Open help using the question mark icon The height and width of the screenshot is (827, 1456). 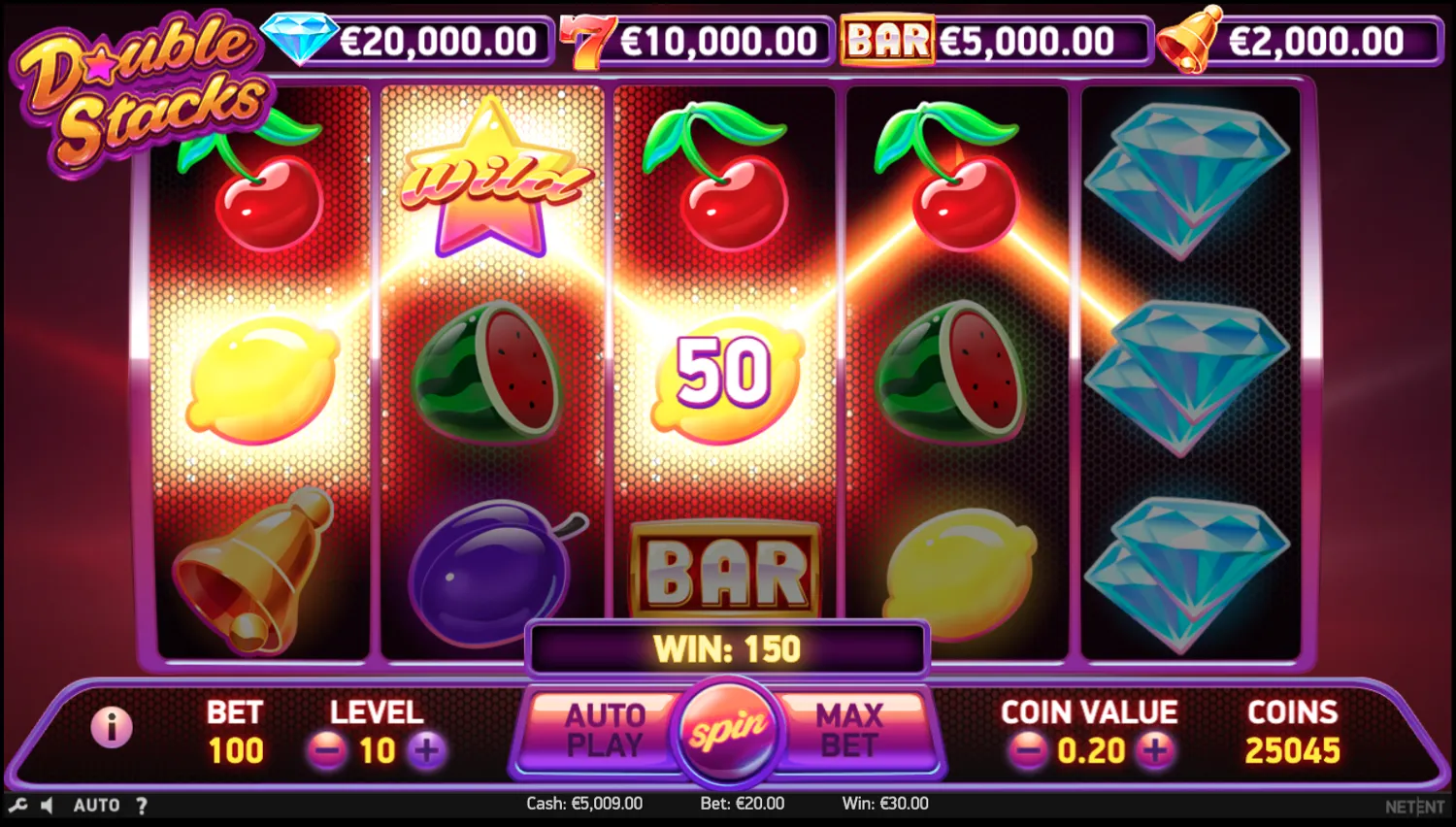point(142,805)
